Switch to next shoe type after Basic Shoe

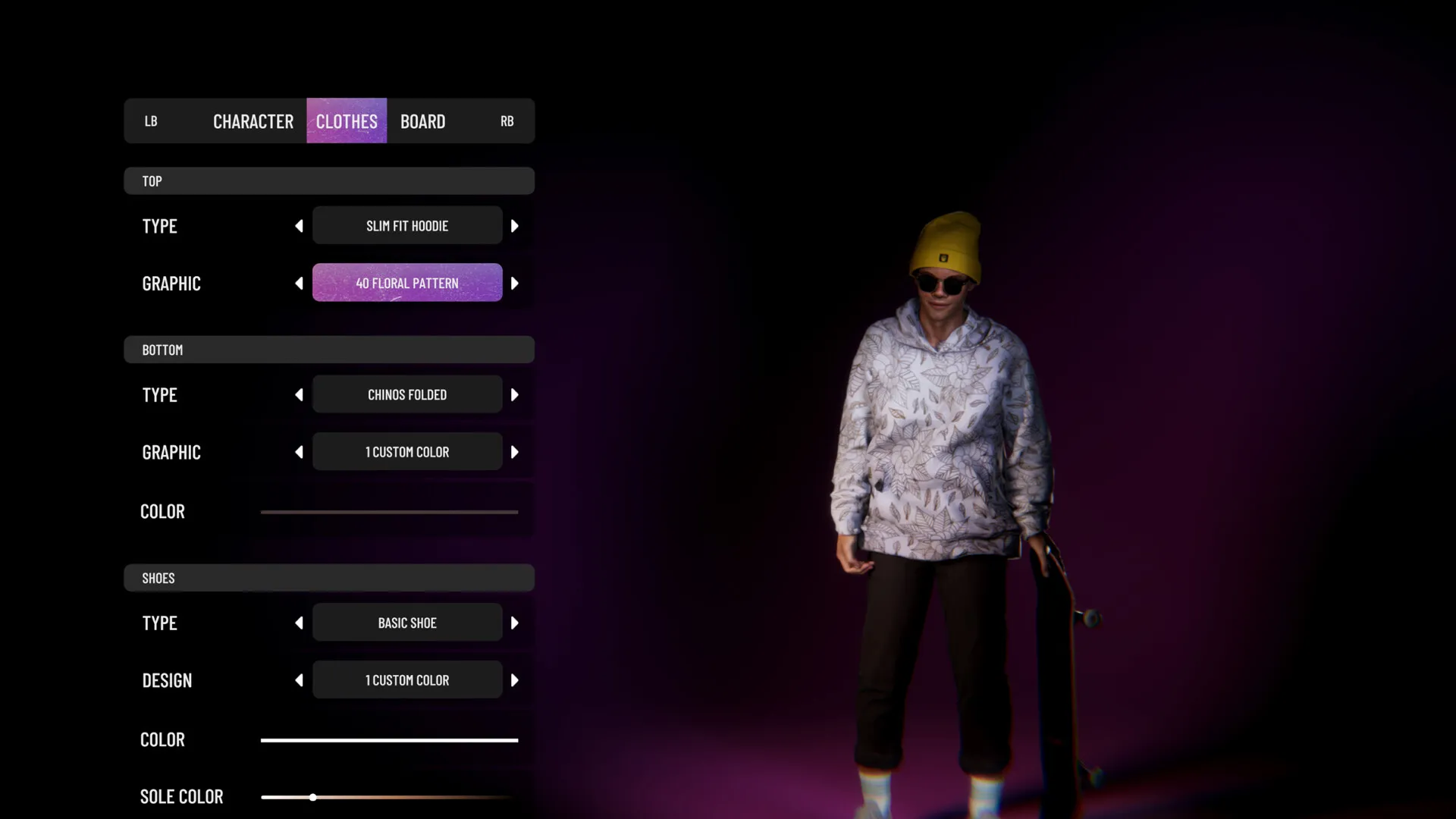pyautogui.click(x=515, y=623)
